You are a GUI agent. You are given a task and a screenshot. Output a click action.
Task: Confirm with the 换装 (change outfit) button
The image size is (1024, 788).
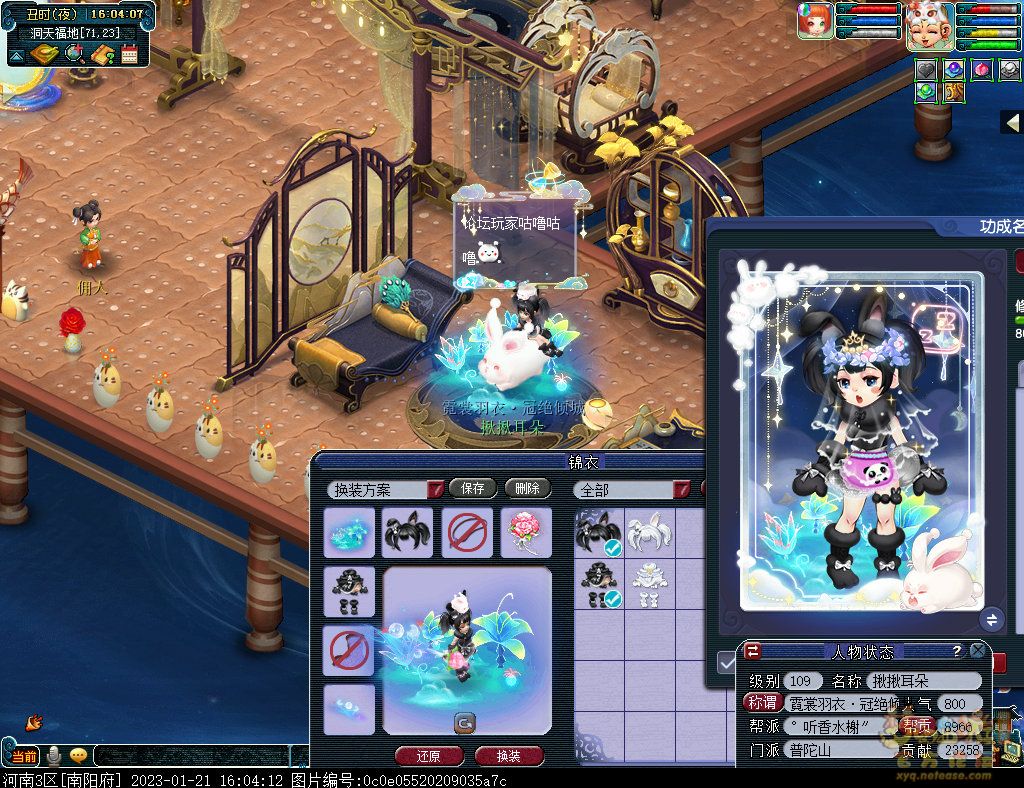[509, 756]
